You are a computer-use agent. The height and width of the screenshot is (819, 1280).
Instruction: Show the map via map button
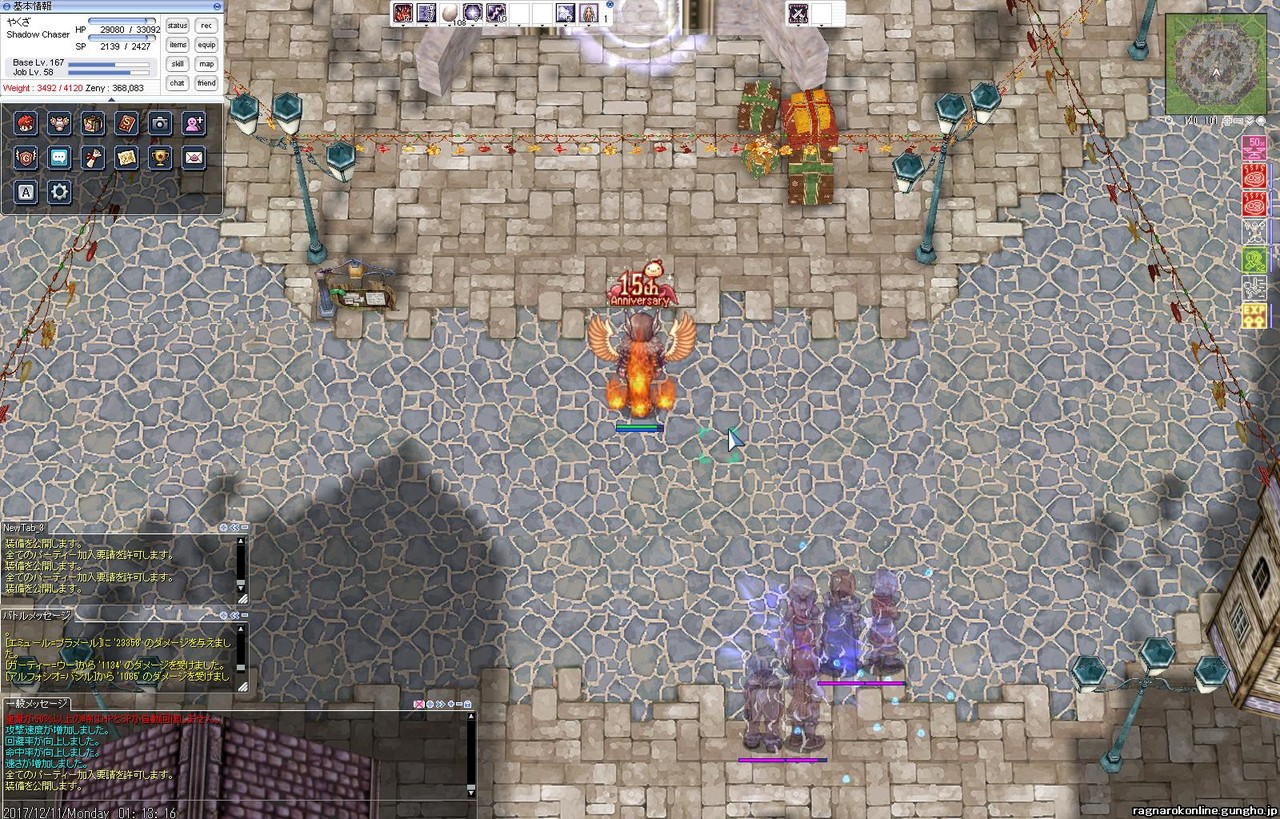[x=206, y=64]
